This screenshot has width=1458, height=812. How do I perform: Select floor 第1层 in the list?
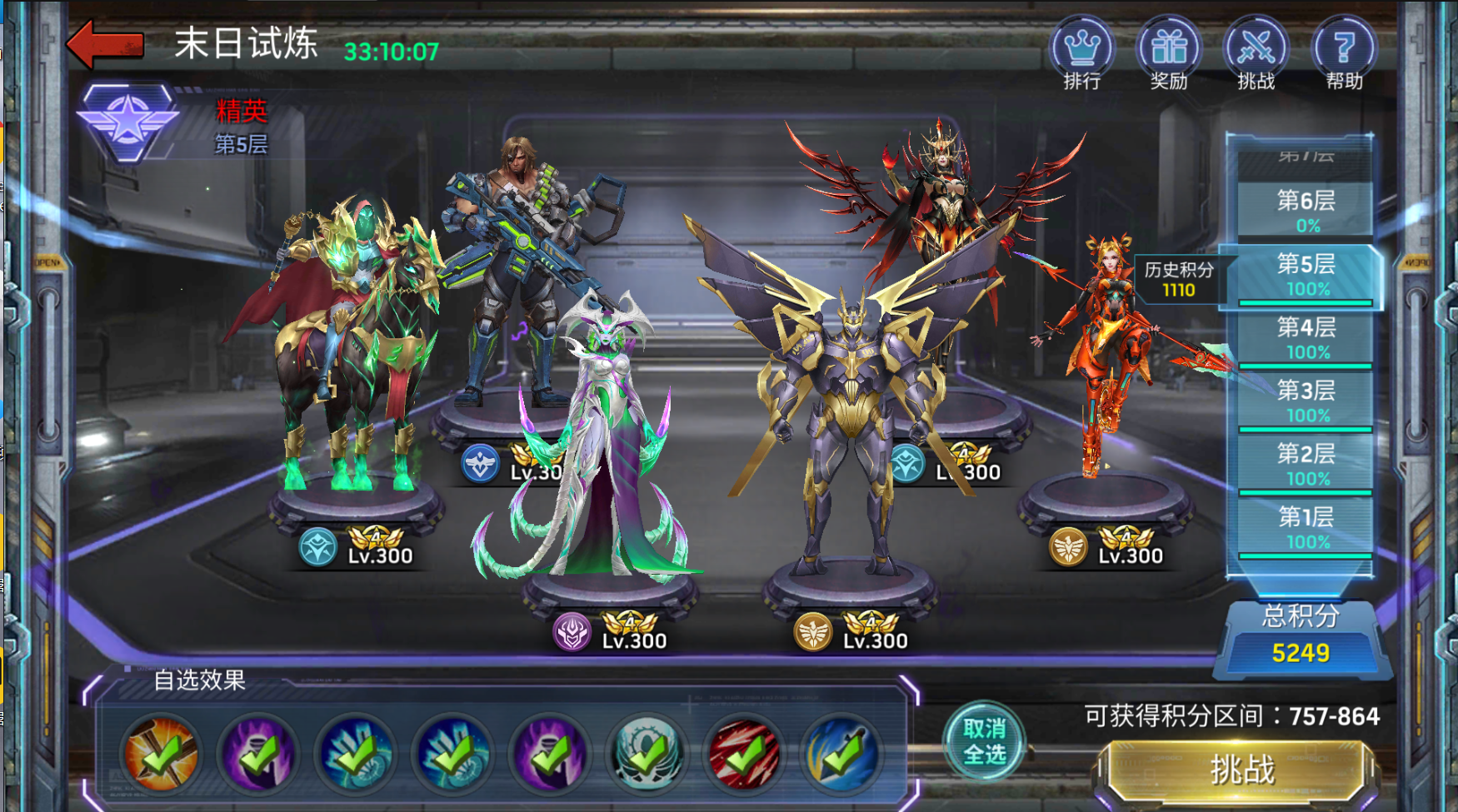tap(1306, 527)
